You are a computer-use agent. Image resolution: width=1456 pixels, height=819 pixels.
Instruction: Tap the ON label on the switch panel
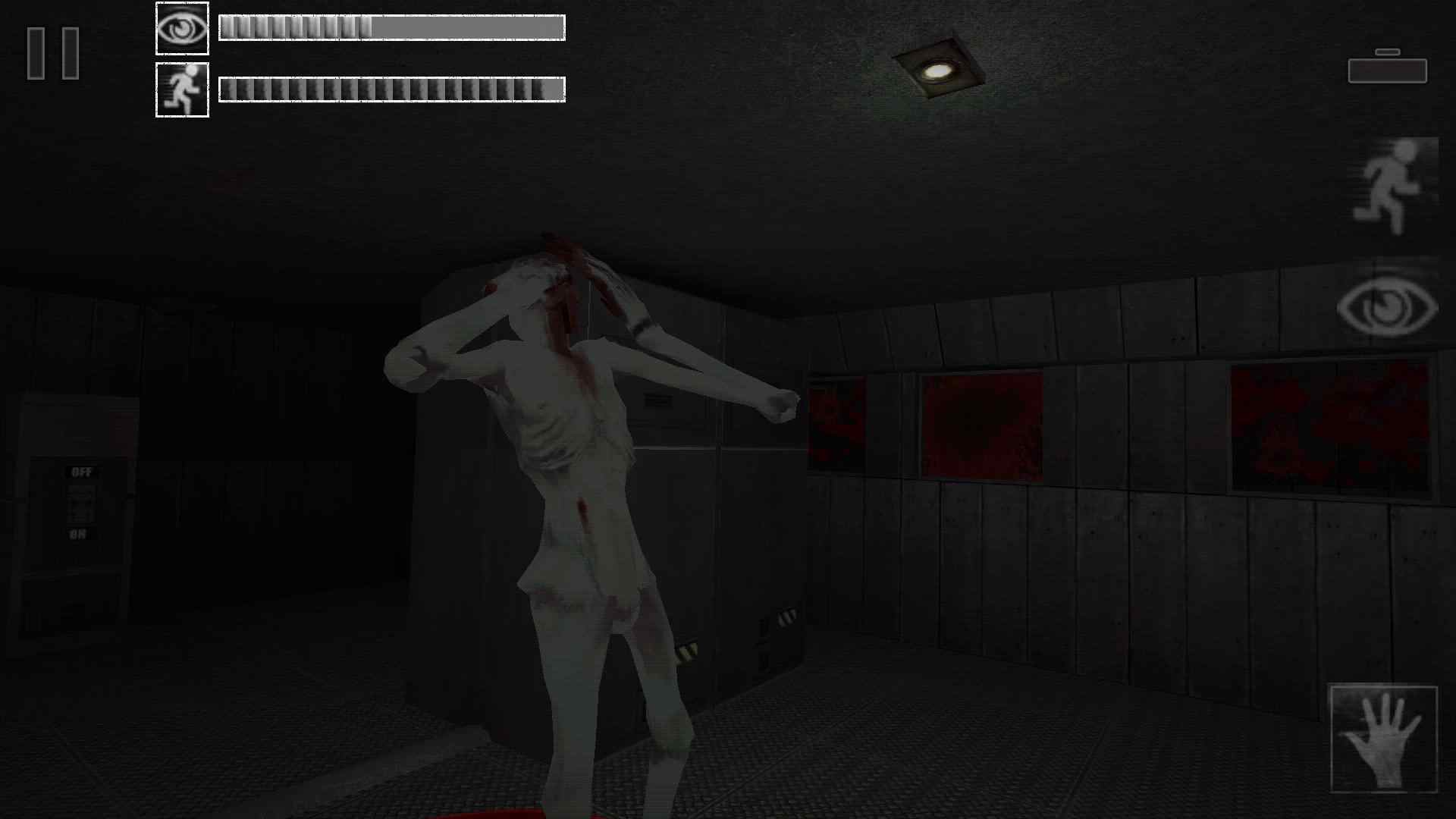tap(79, 533)
